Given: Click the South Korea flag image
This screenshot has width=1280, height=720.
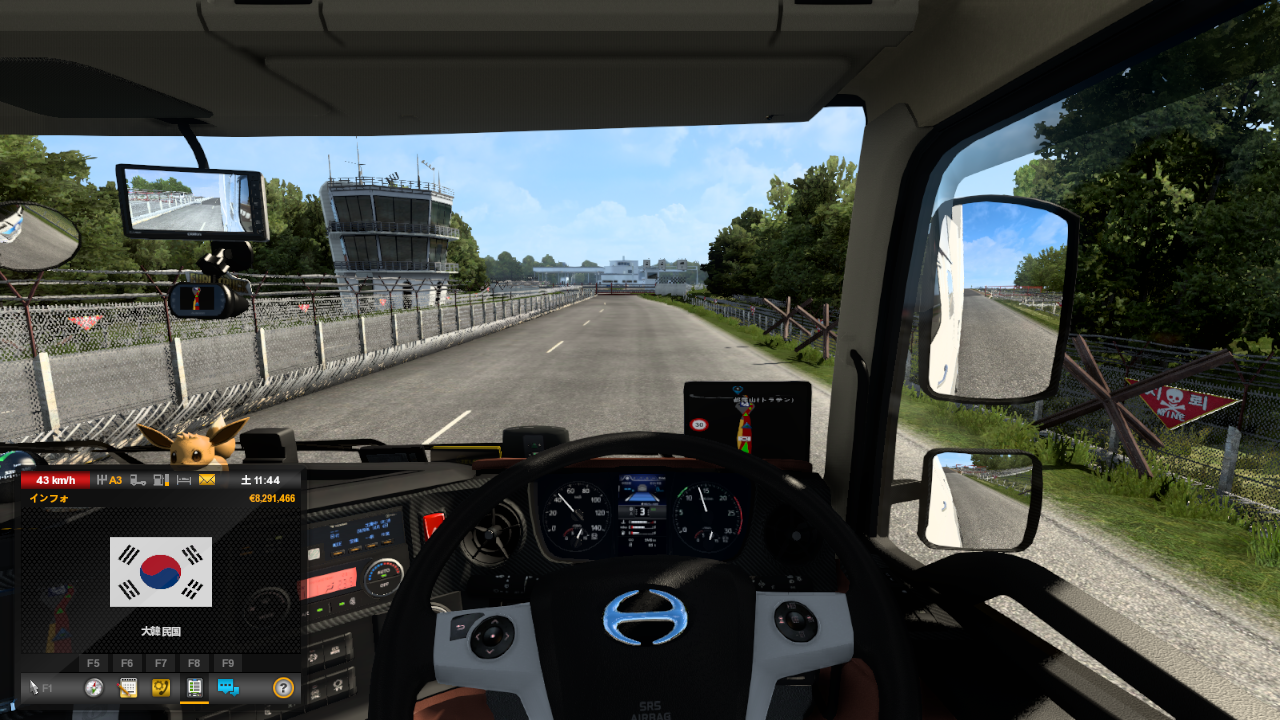Looking at the screenshot, I should pyautogui.click(x=161, y=572).
